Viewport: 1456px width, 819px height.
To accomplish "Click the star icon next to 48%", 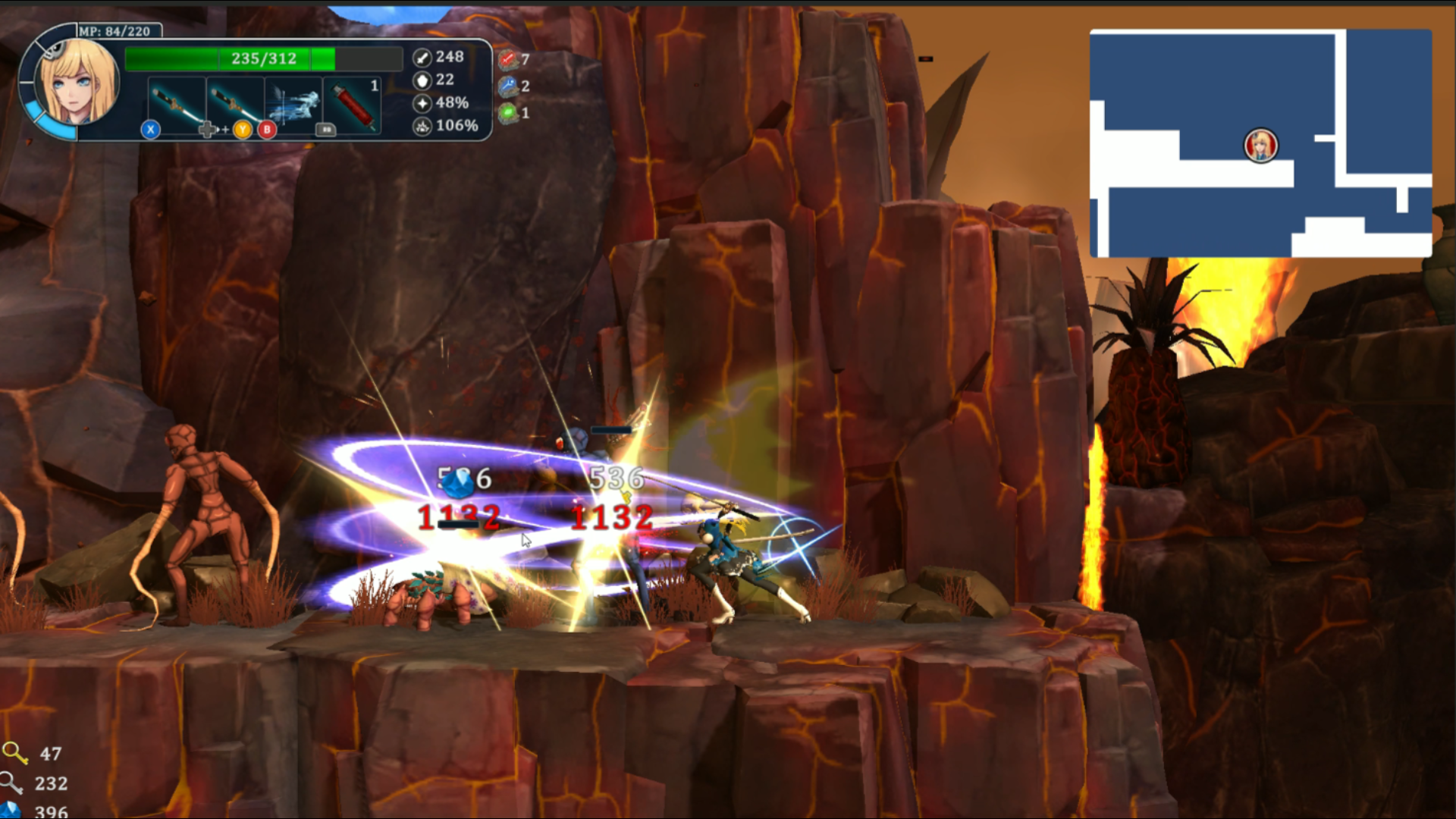I will pyautogui.click(x=422, y=105).
